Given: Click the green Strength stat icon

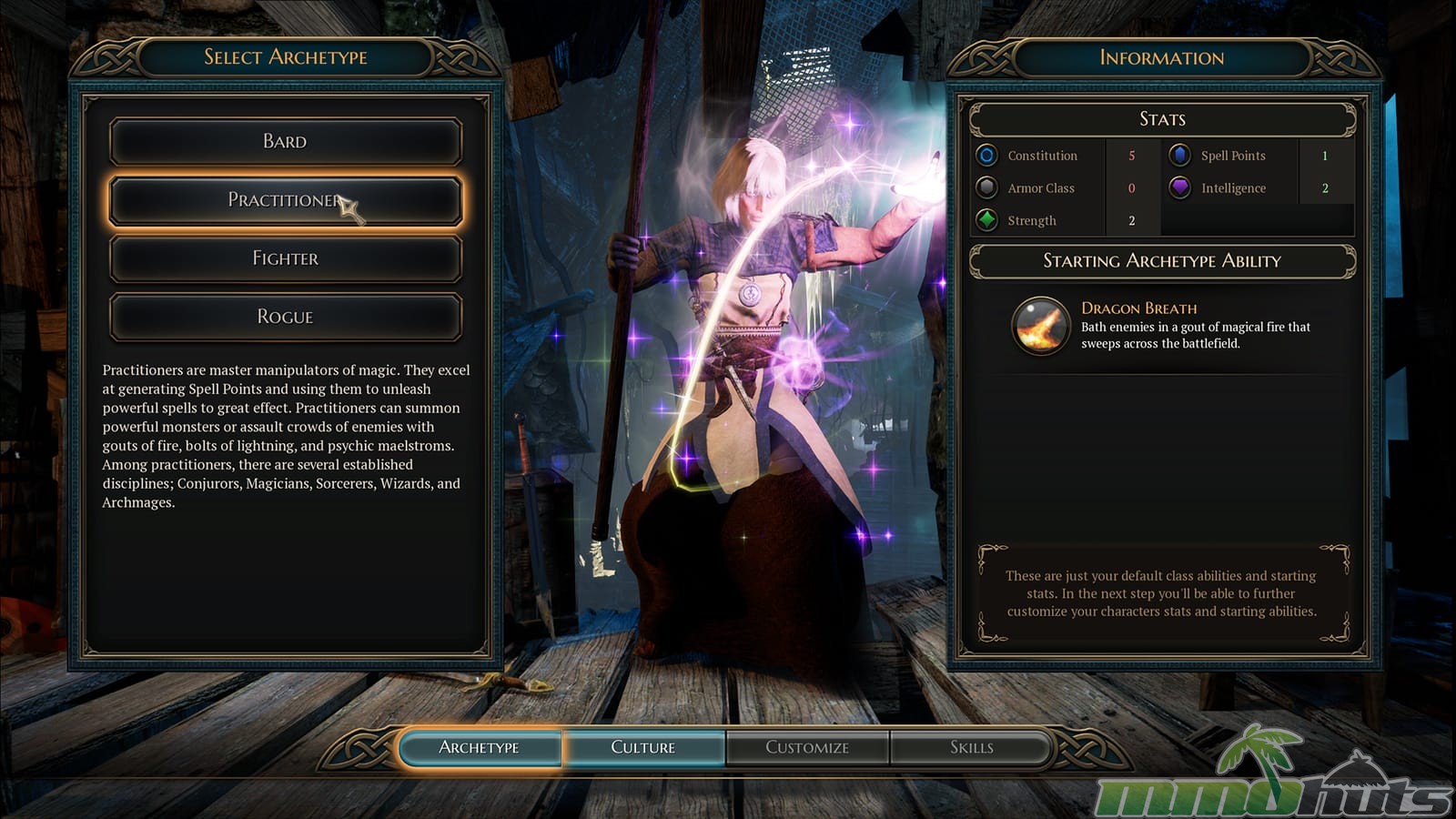Looking at the screenshot, I should click(986, 220).
